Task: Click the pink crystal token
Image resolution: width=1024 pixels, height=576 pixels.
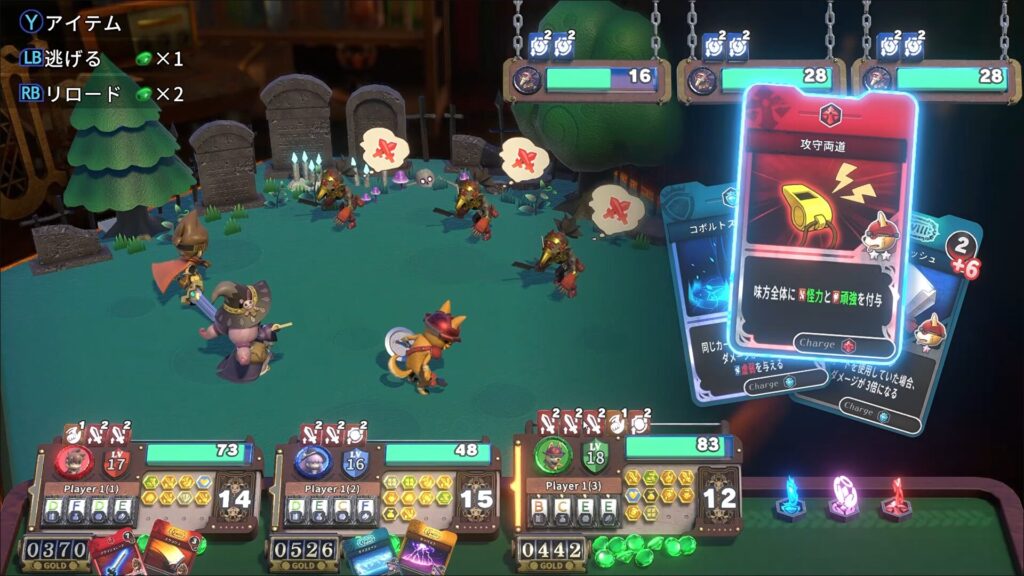Action: 845,497
